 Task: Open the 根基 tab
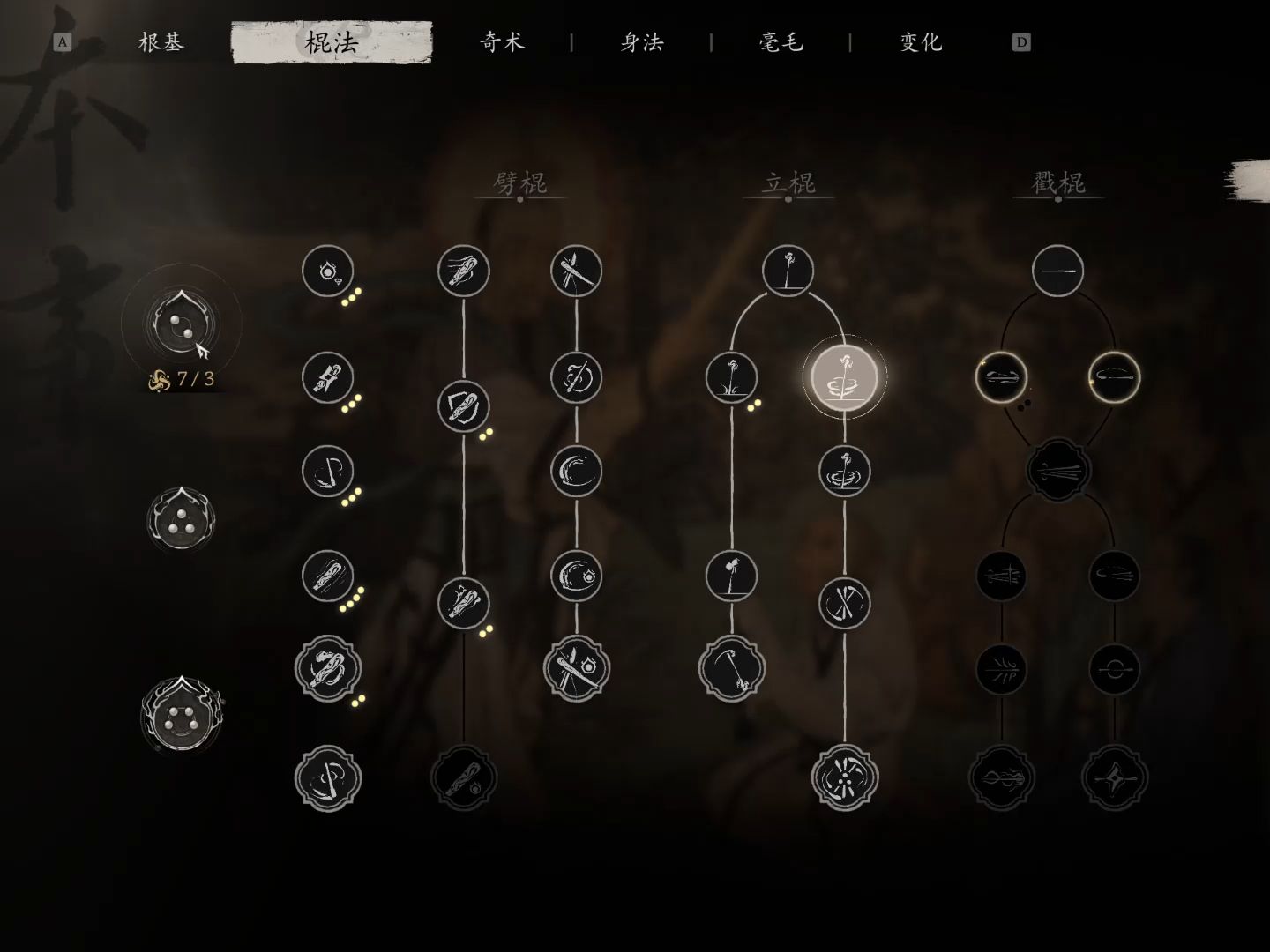(161, 41)
